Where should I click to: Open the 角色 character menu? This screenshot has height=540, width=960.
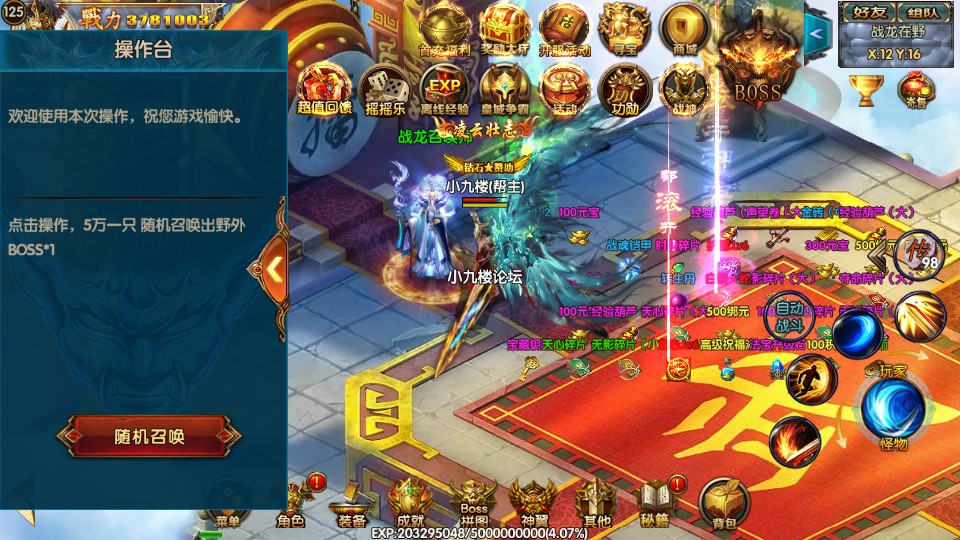click(x=291, y=503)
